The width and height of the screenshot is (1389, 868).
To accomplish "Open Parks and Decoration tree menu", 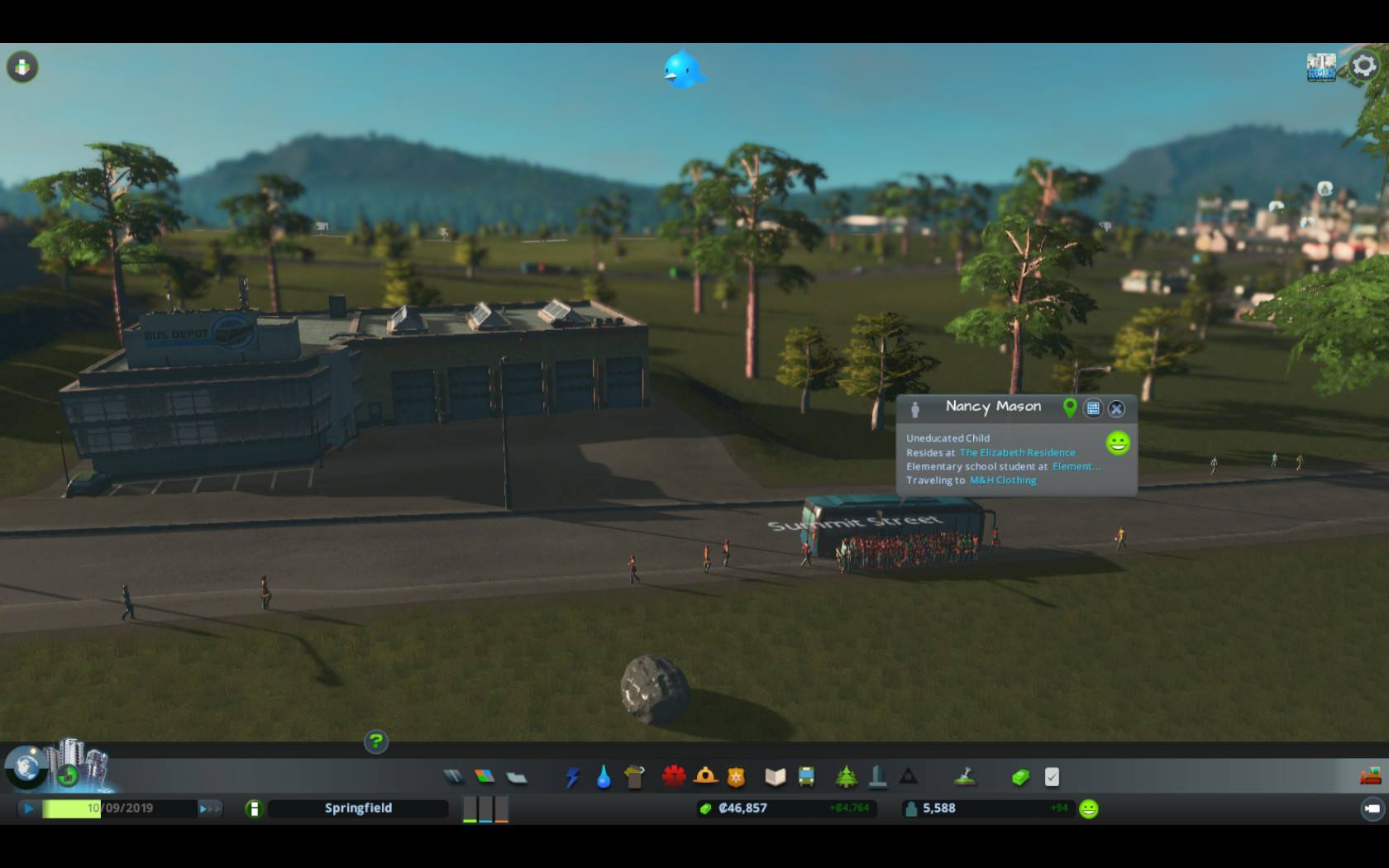I will (x=846, y=777).
